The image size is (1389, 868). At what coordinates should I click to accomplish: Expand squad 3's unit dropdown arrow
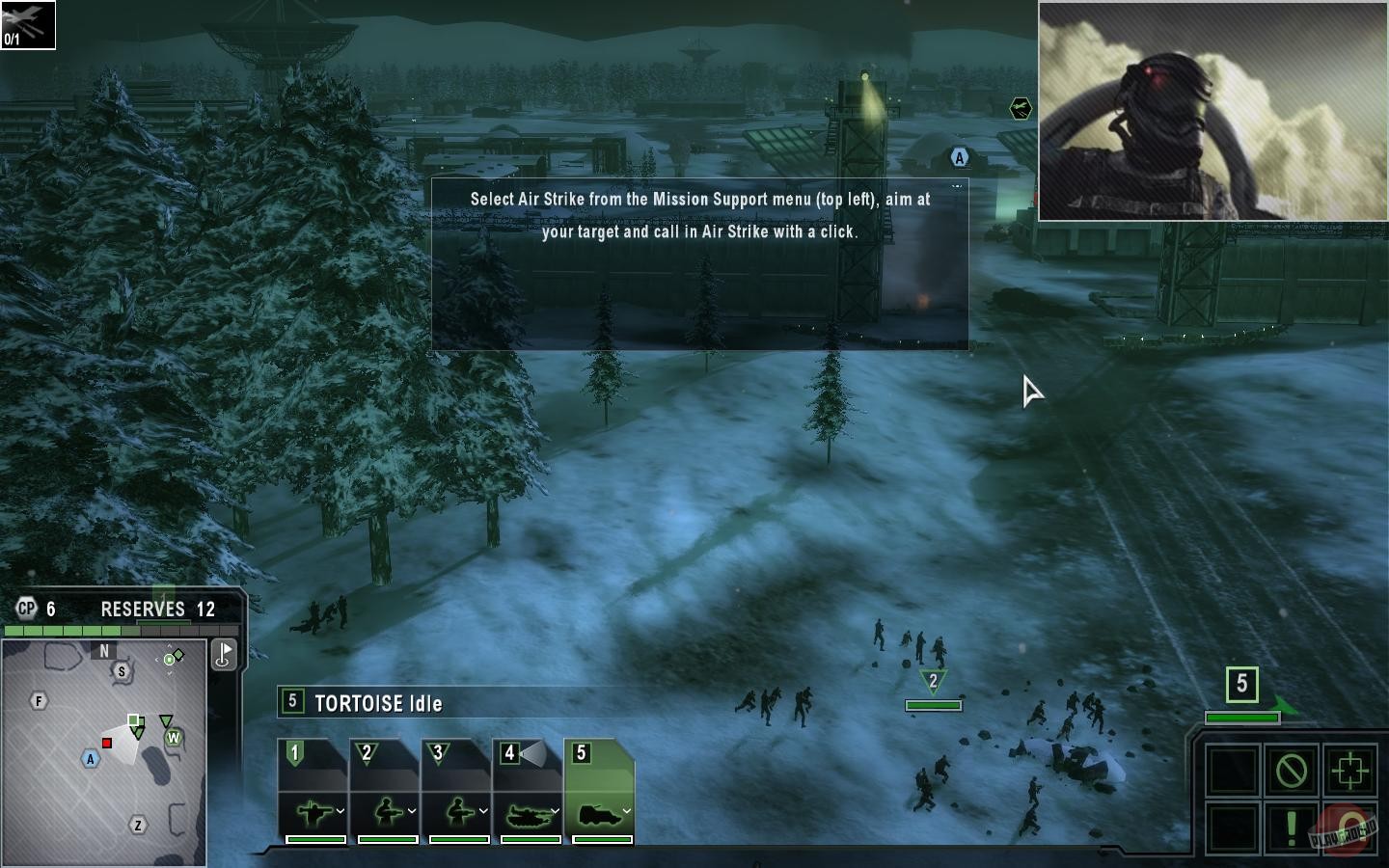coord(484,810)
